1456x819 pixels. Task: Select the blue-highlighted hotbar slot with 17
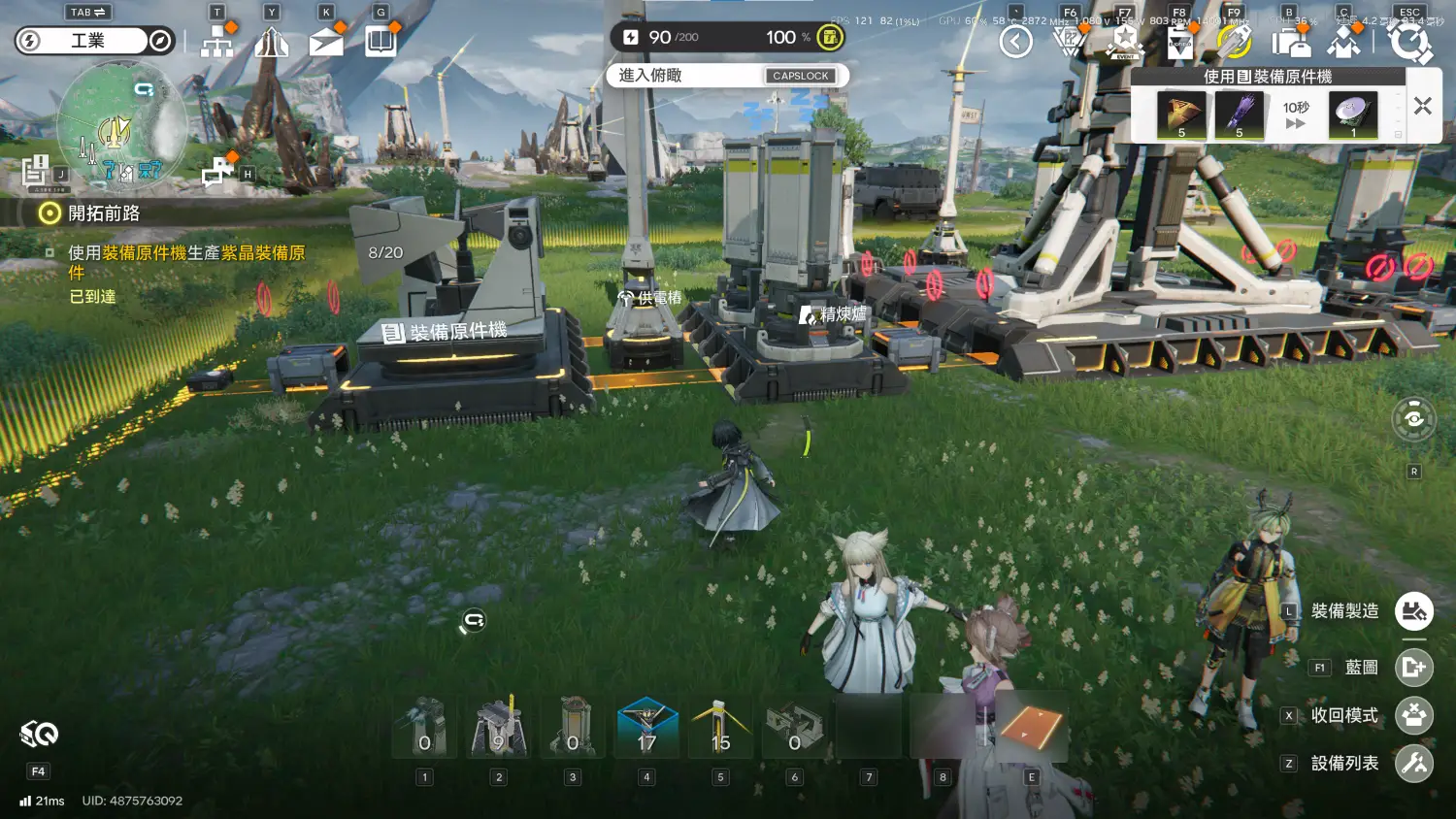pyautogui.click(x=646, y=728)
